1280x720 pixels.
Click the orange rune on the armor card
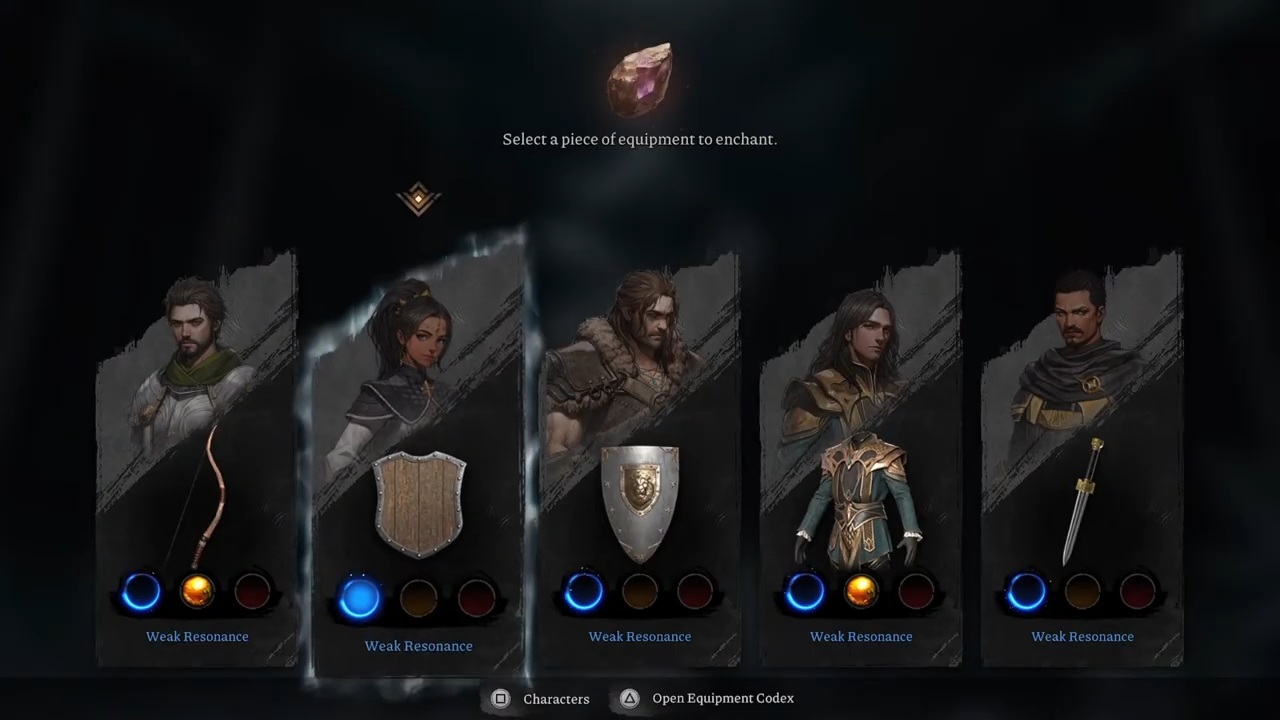pyautogui.click(x=860, y=592)
